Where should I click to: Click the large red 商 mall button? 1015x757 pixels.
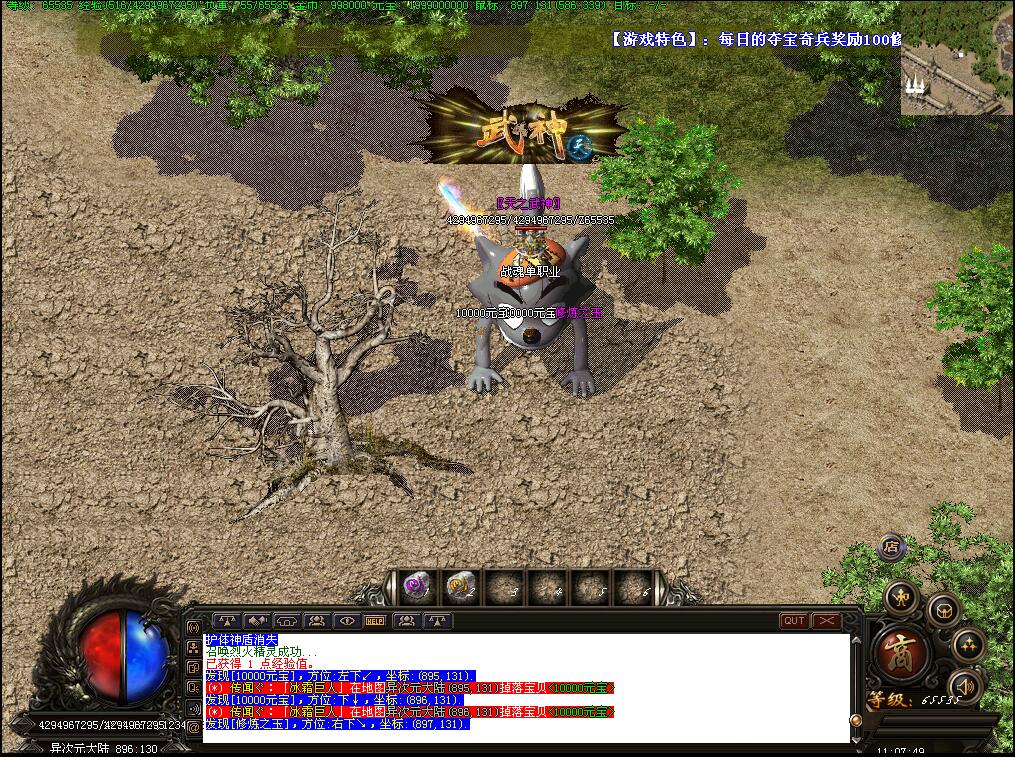[x=902, y=654]
